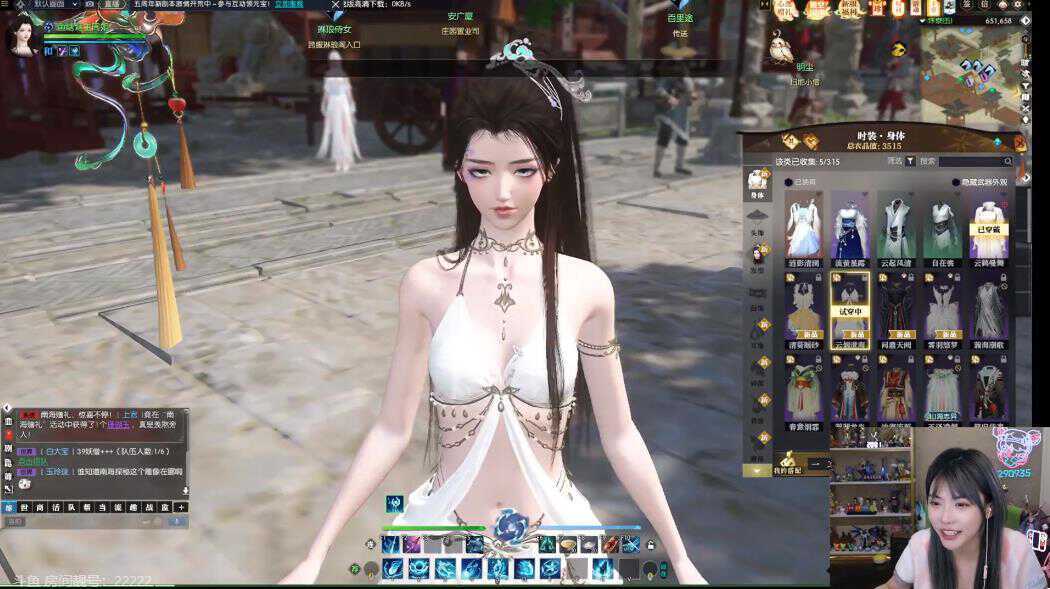Choose the 清霉凝纱 outfit tile
Viewport: 1050px width, 589px height.
pyautogui.click(x=804, y=308)
